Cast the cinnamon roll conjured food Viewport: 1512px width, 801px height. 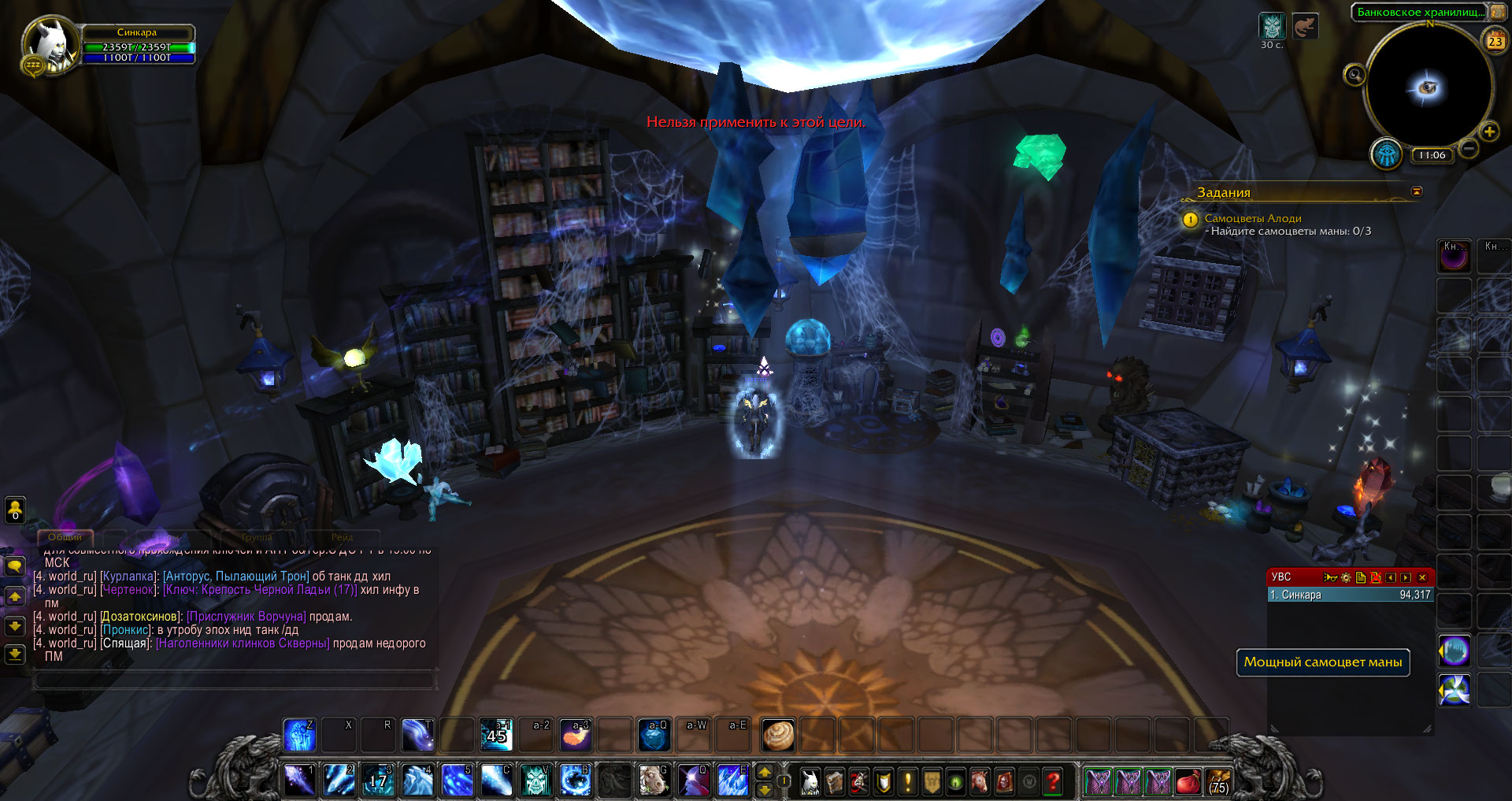tap(778, 735)
